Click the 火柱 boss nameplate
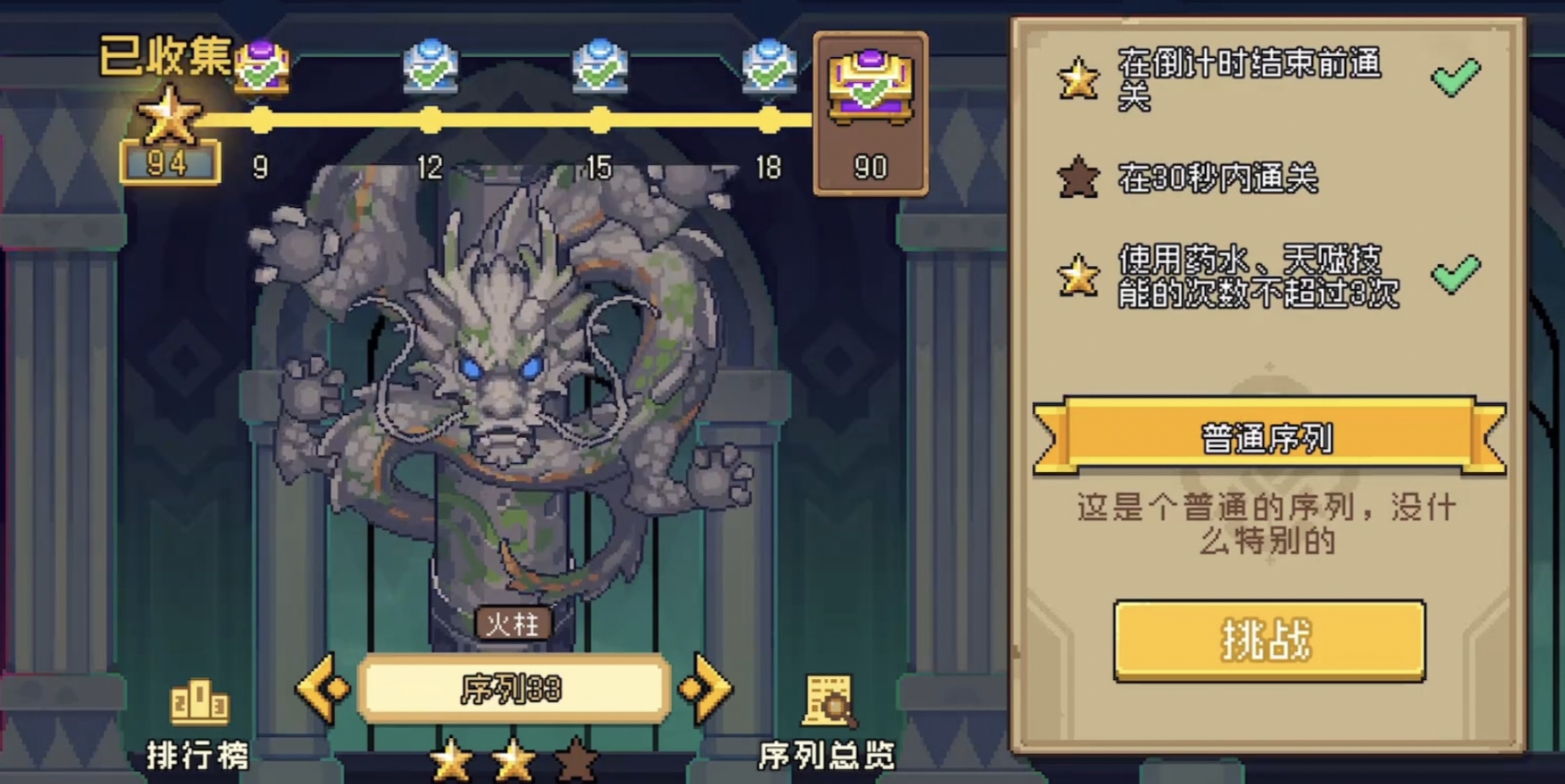 pyautogui.click(x=515, y=622)
